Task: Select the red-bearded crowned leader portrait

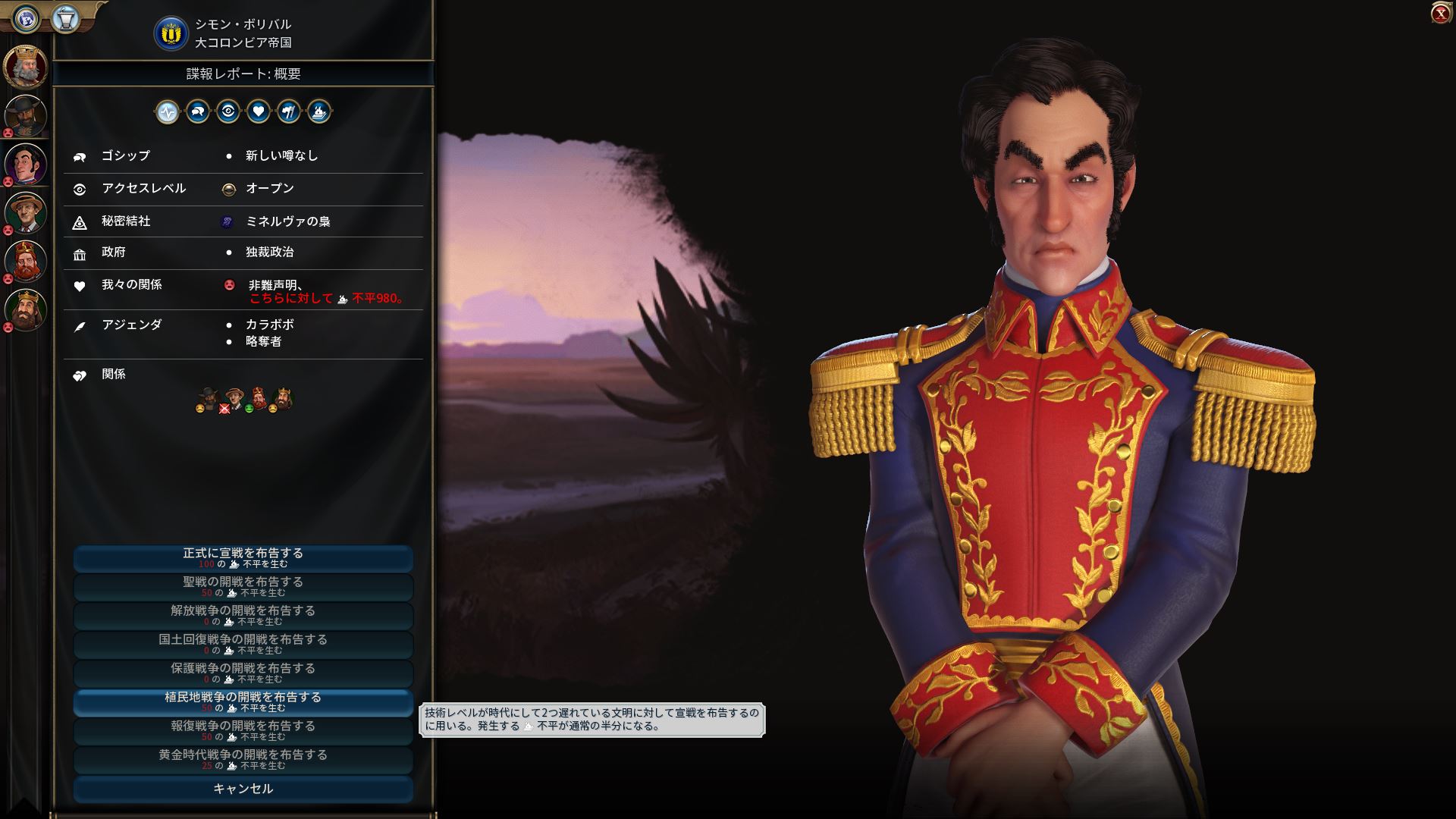Action: 26,261
